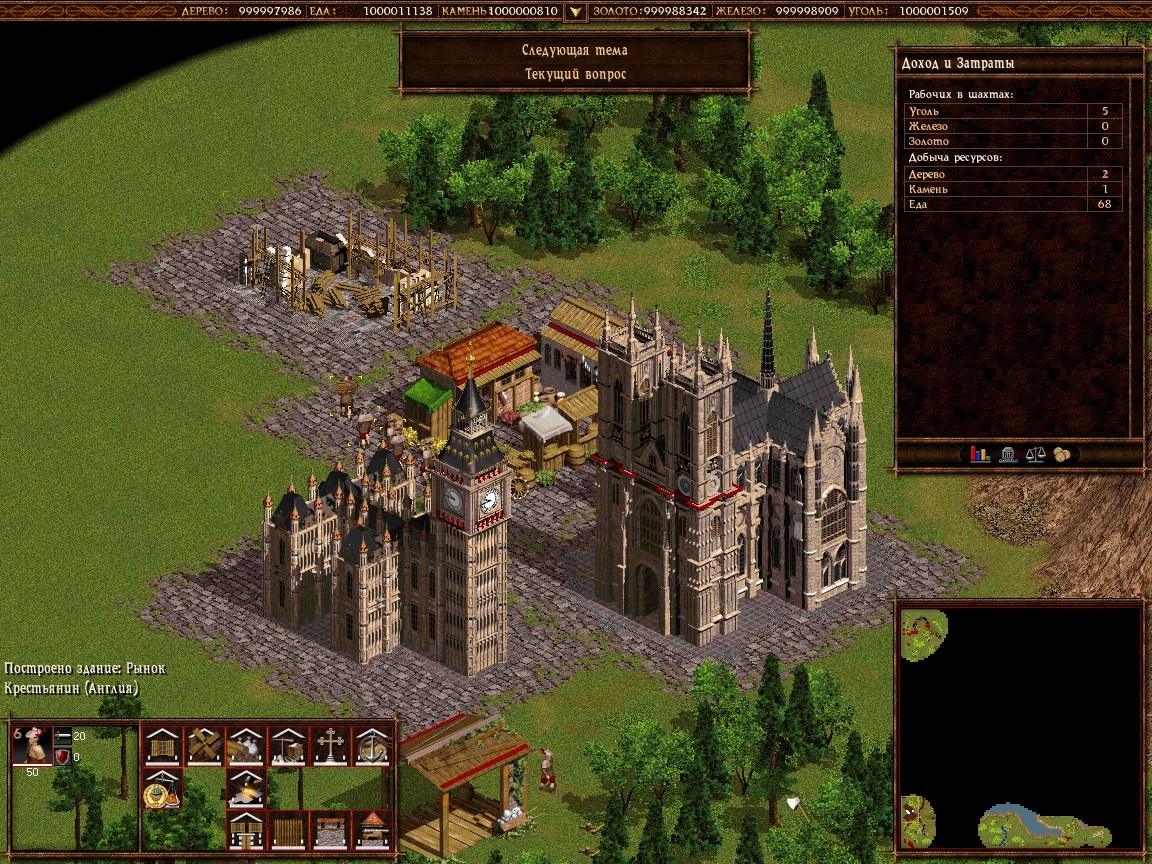Choose the shipyard anchor icon
The height and width of the screenshot is (864, 1152).
coord(371,745)
